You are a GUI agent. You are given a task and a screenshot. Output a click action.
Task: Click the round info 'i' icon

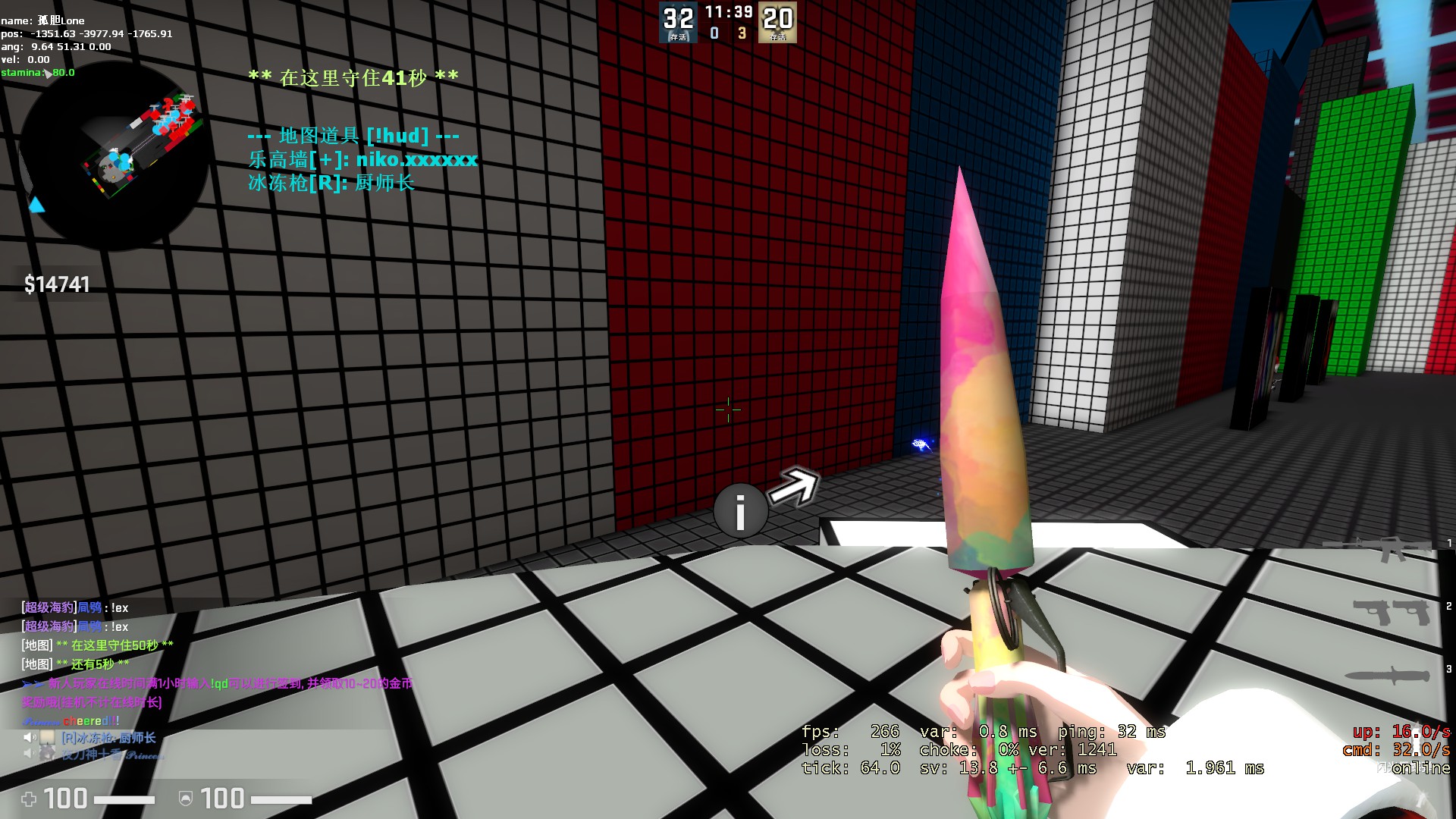click(740, 511)
